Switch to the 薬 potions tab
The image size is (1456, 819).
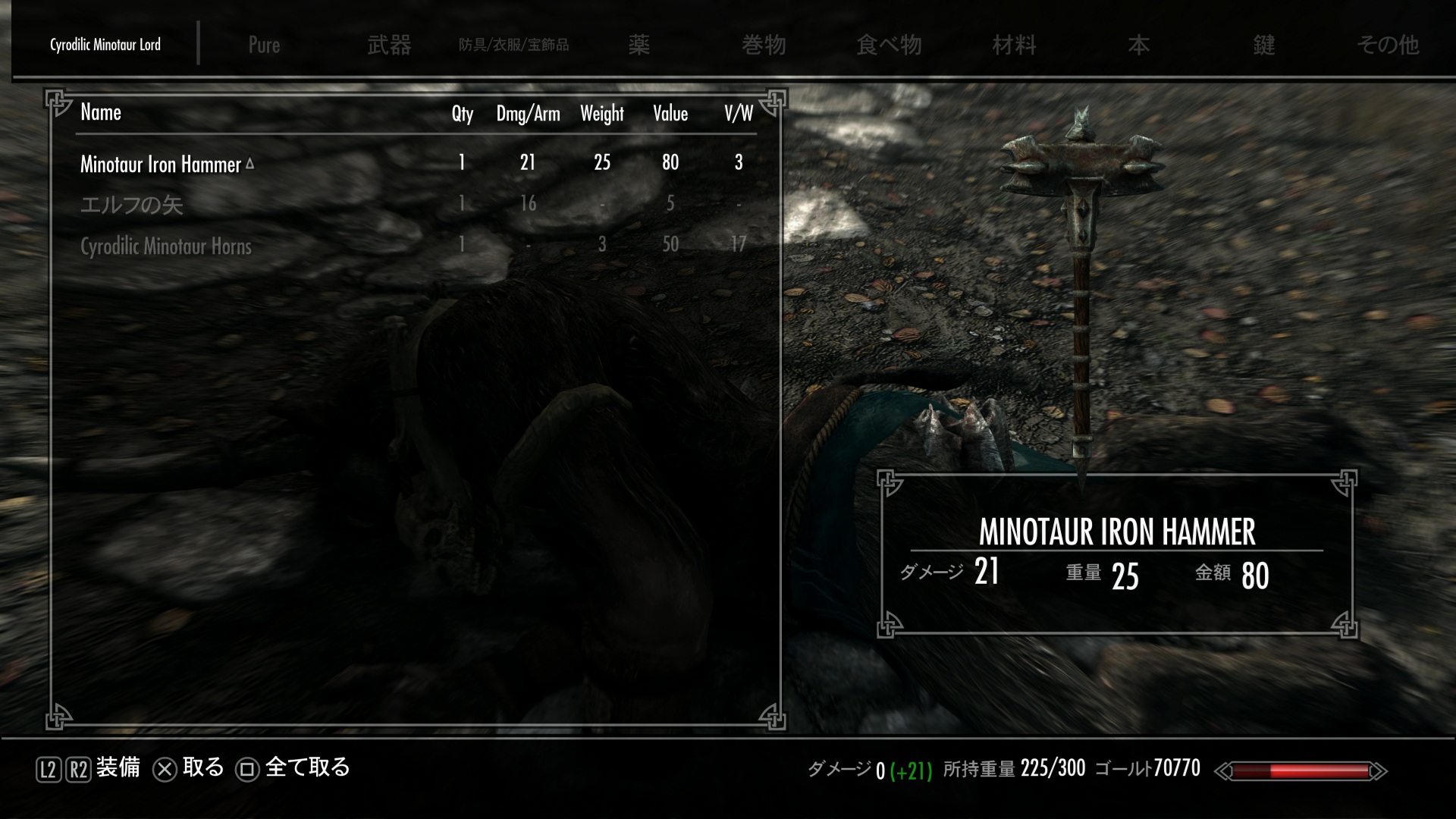click(x=639, y=45)
